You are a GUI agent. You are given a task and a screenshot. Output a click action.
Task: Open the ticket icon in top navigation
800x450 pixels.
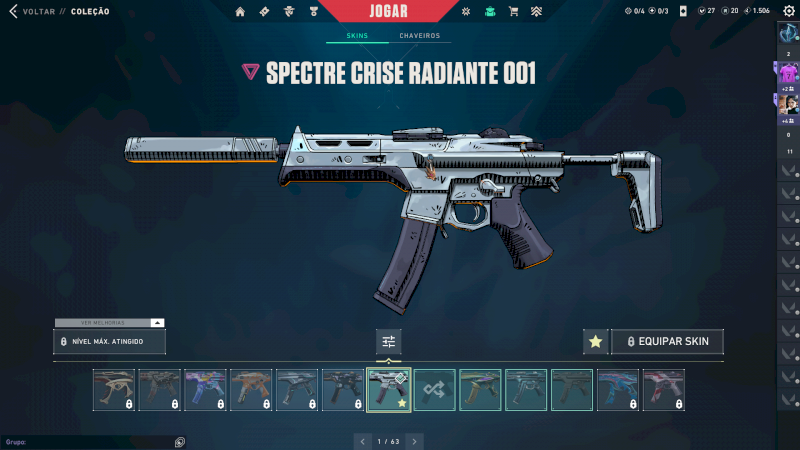(x=264, y=11)
